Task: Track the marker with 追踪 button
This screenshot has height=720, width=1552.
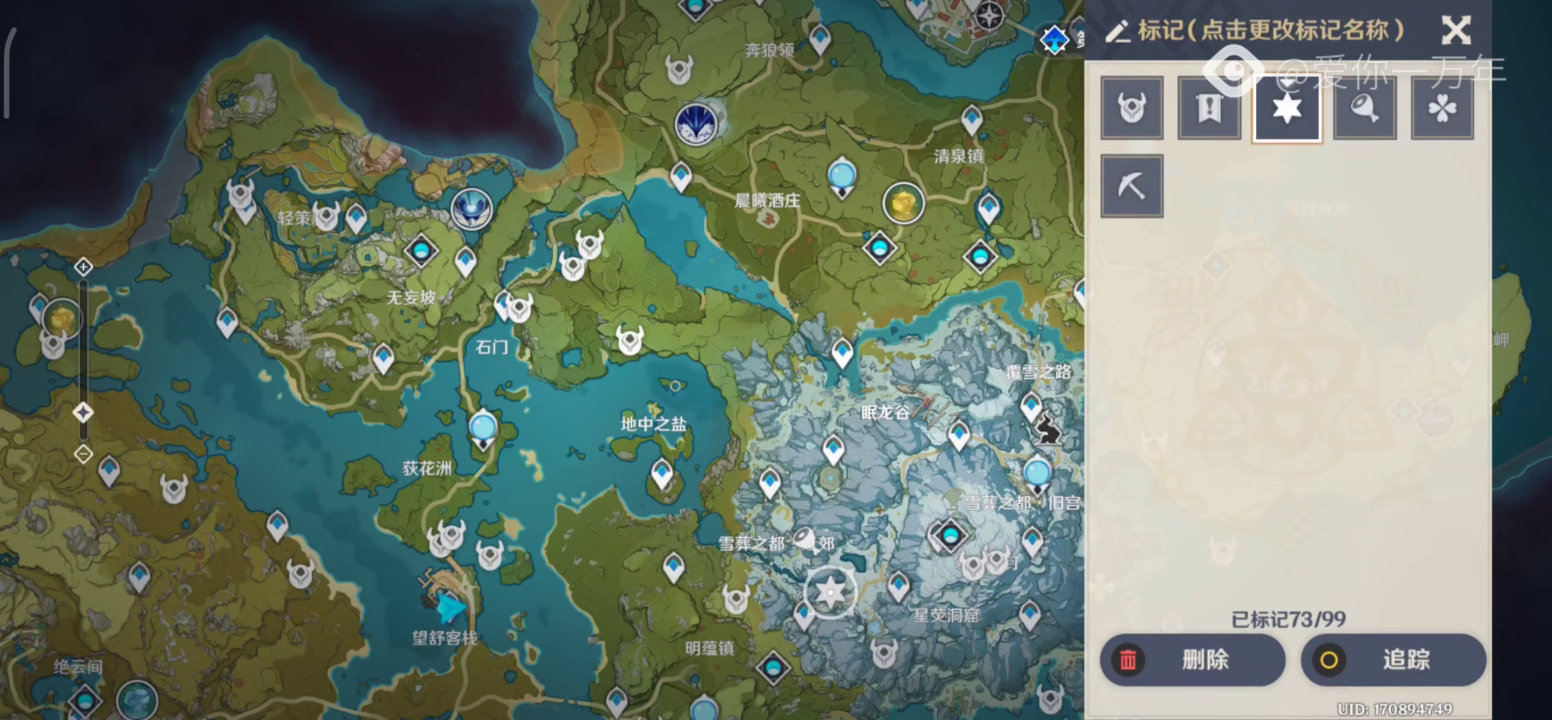Action: click(1393, 660)
